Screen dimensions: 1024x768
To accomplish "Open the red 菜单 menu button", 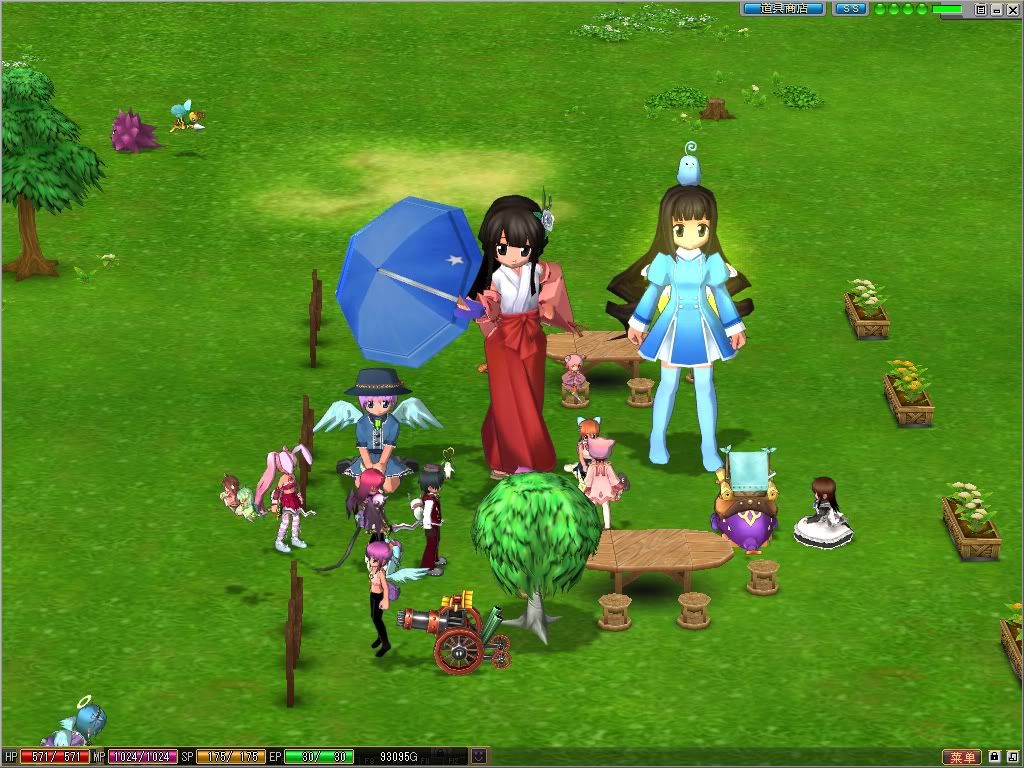I will click(962, 757).
